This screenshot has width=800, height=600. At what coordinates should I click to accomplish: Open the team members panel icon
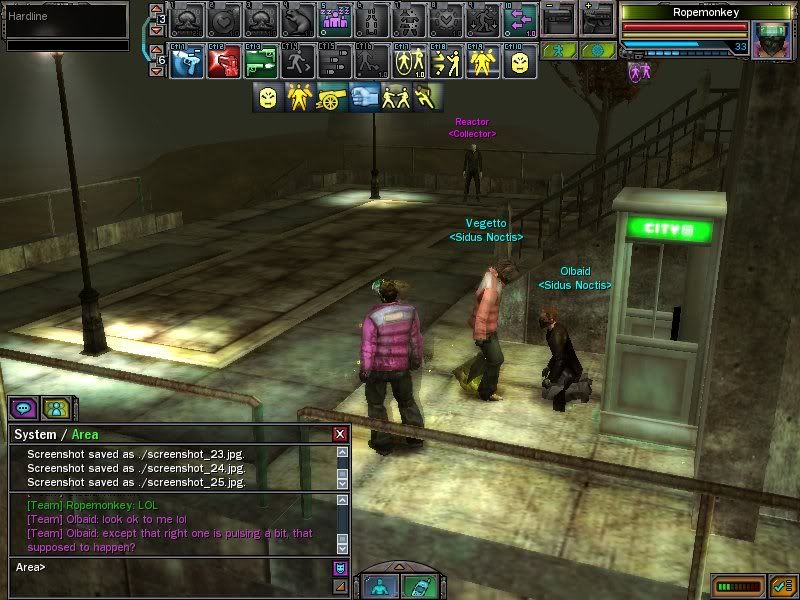tap(56, 408)
